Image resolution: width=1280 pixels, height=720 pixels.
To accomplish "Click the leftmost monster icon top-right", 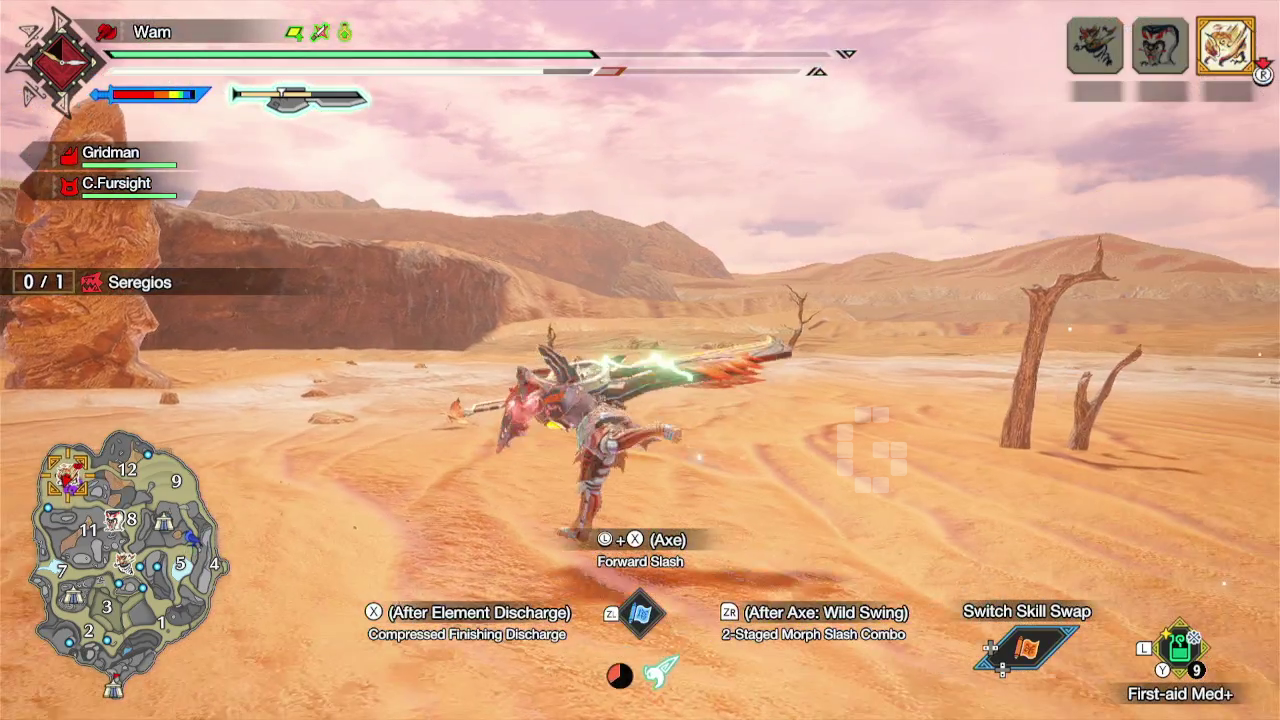I will (1093, 45).
